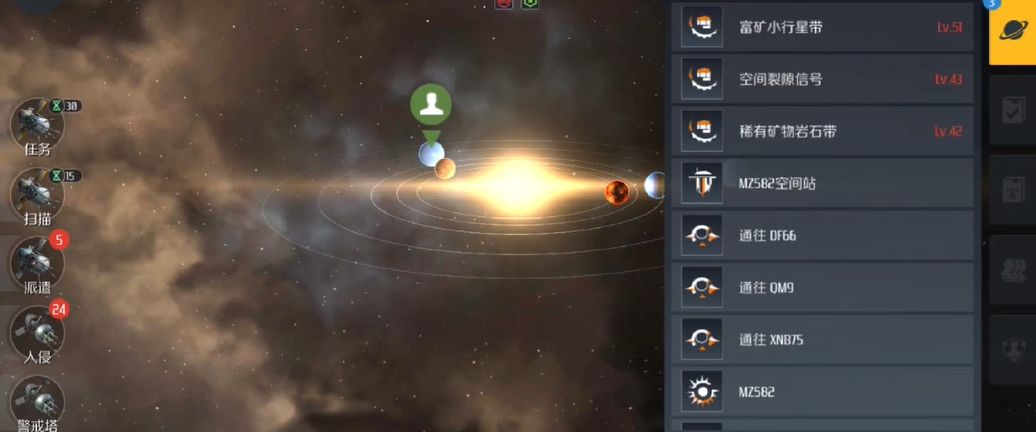
Task: Click the 通往 XNB75 stargate row
Action: tap(825, 340)
